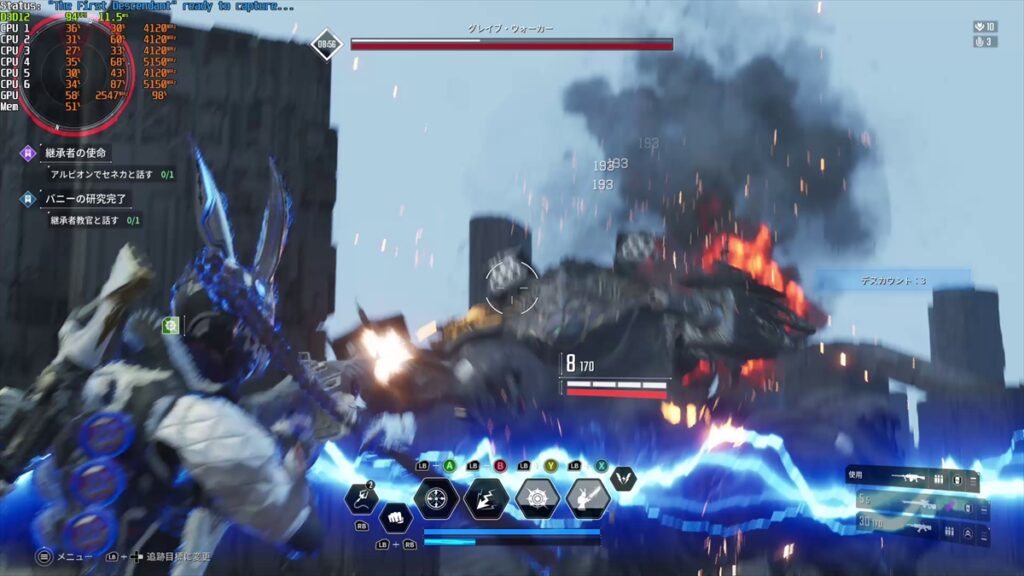Image resolution: width=1024 pixels, height=576 pixels.
Task: Click the microphone icon showing 3
Action: click(984, 42)
